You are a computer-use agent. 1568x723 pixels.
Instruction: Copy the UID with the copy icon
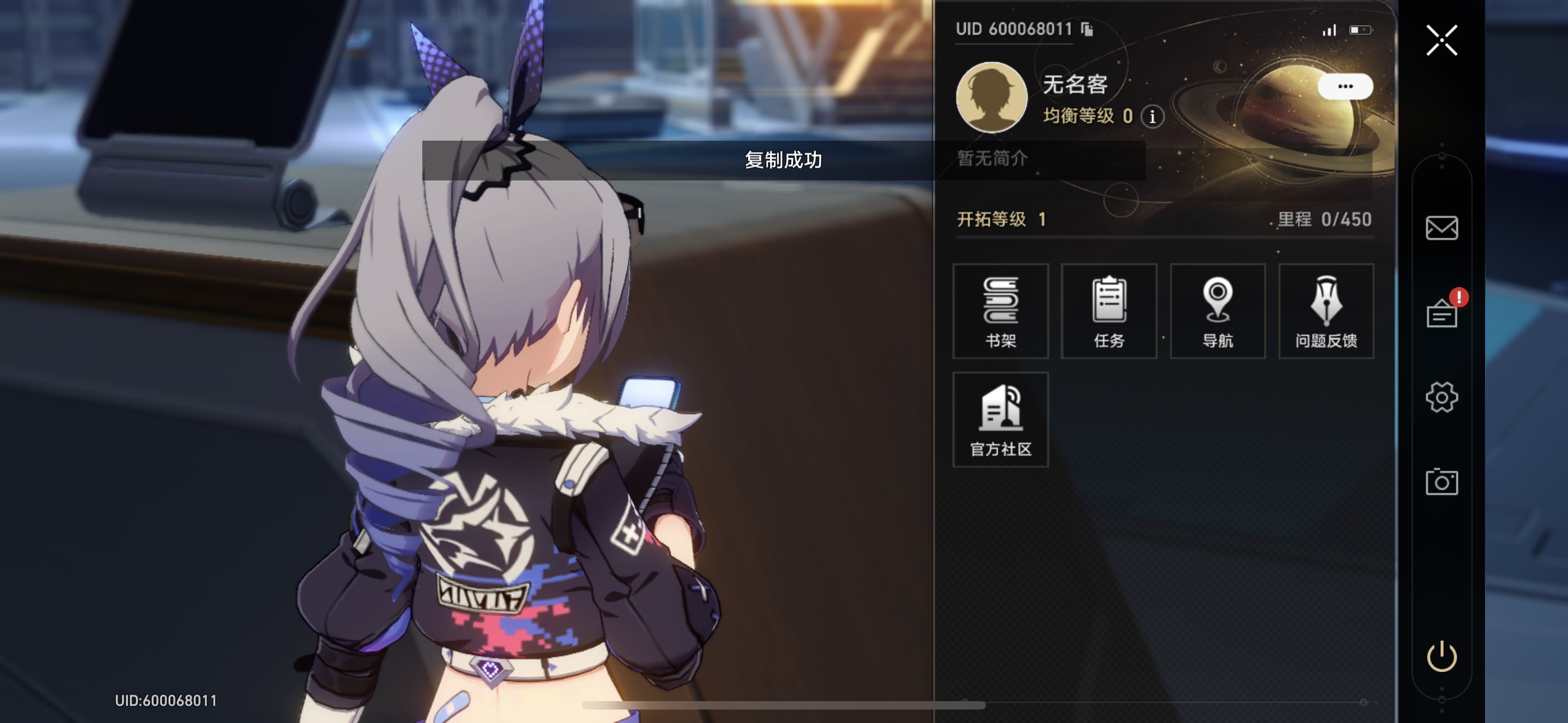[x=1087, y=29]
